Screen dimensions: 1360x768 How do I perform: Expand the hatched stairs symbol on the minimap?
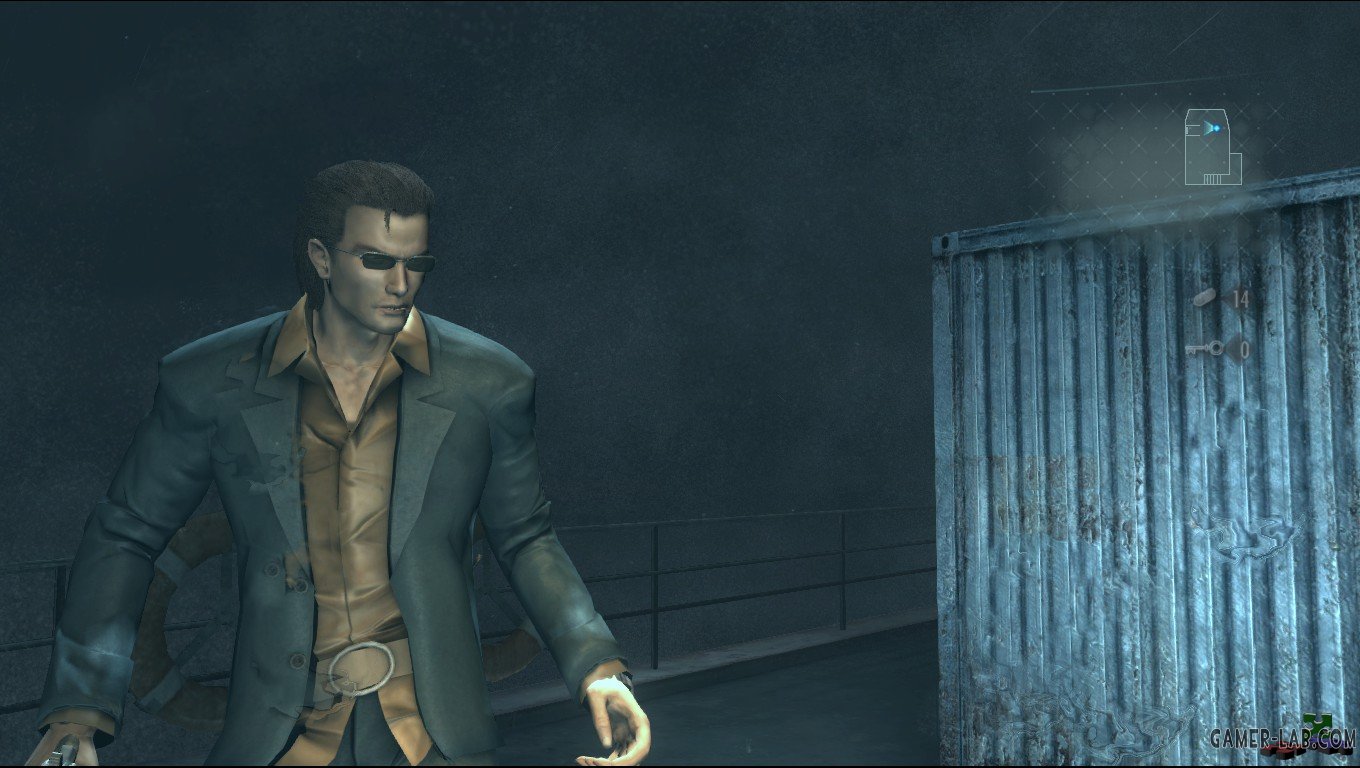(1212, 177)
